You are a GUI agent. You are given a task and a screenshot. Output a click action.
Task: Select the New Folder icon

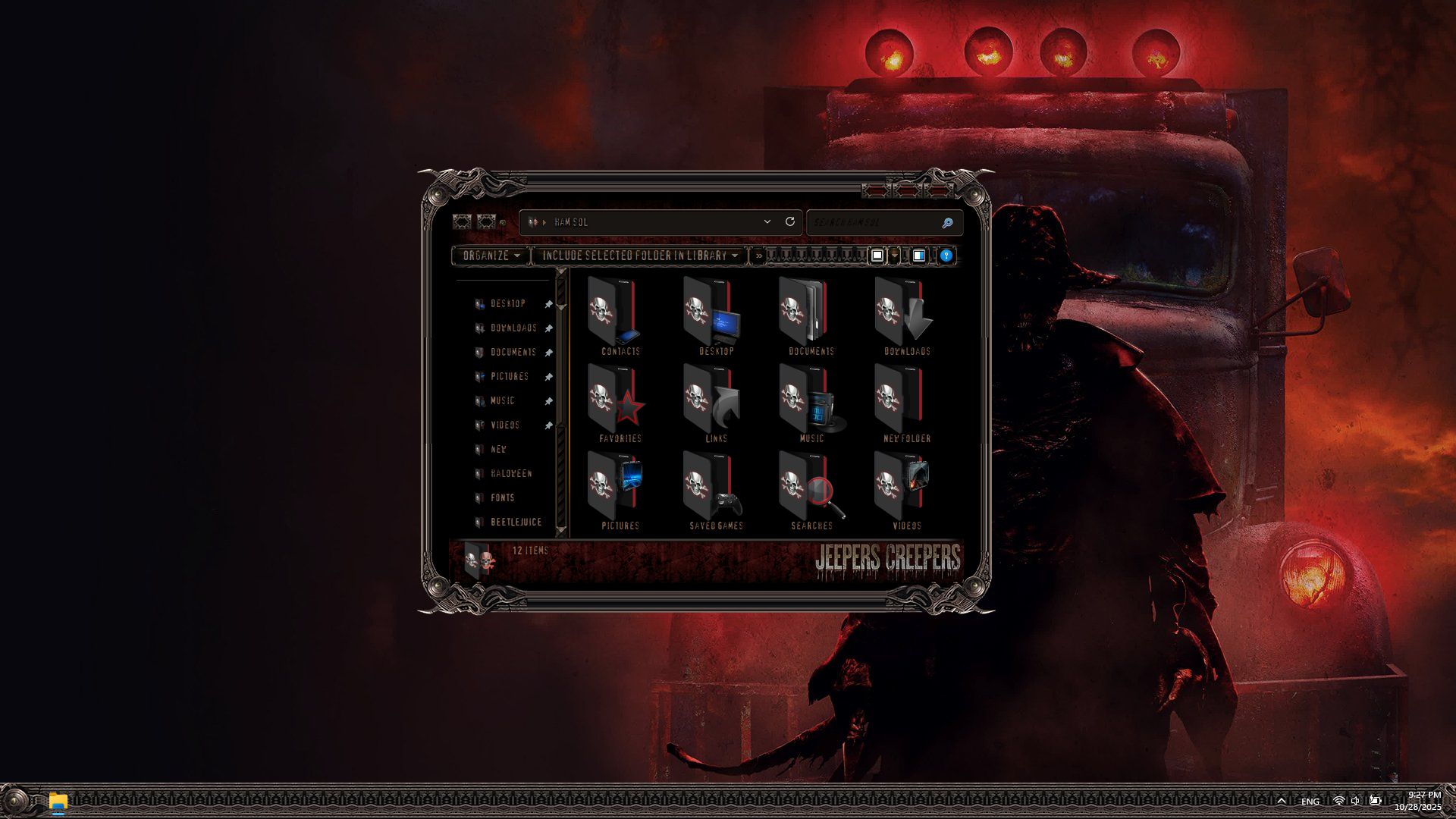coord(902,403)
